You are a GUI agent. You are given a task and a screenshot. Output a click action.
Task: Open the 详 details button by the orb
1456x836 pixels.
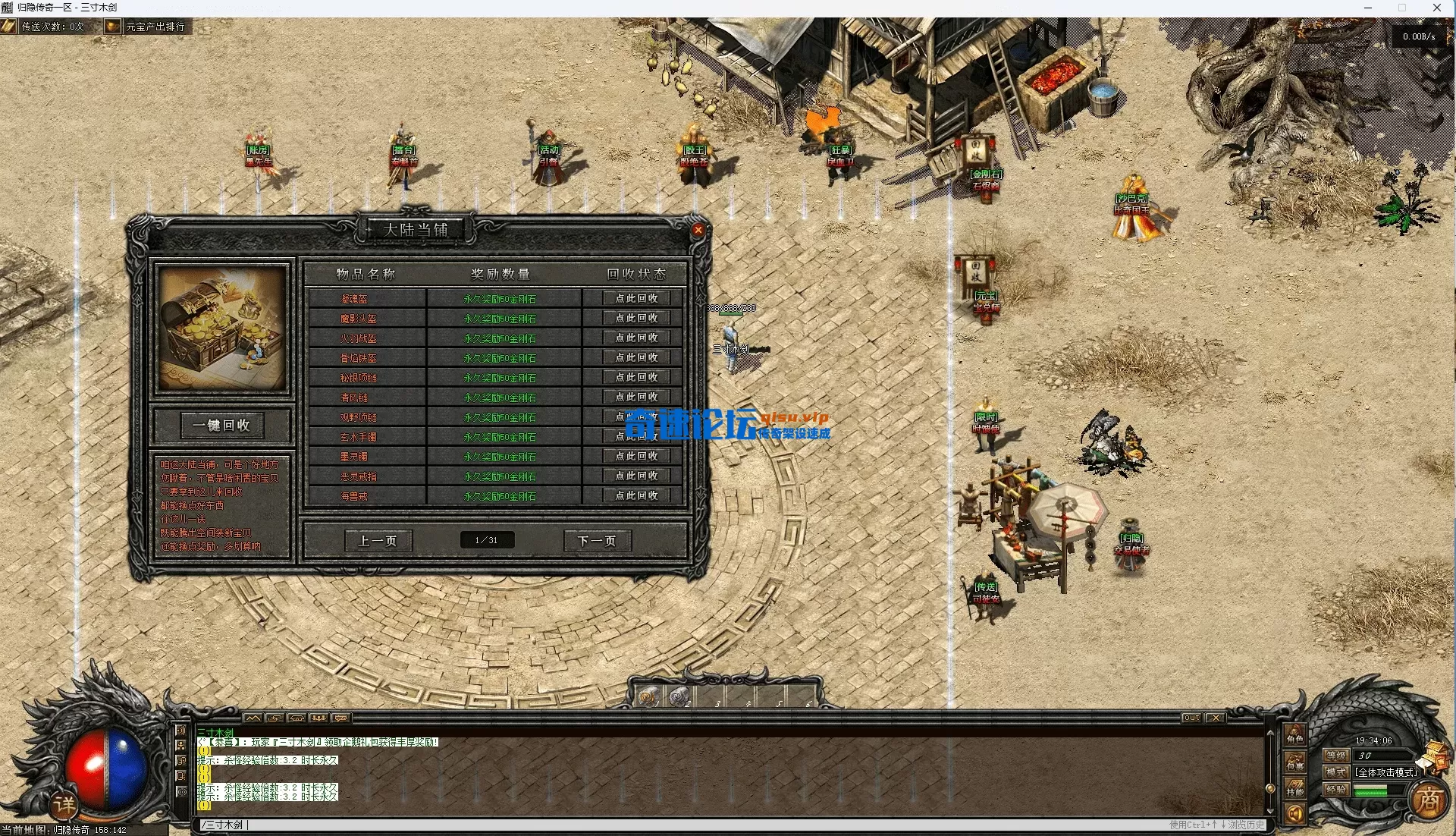[64, 804]
